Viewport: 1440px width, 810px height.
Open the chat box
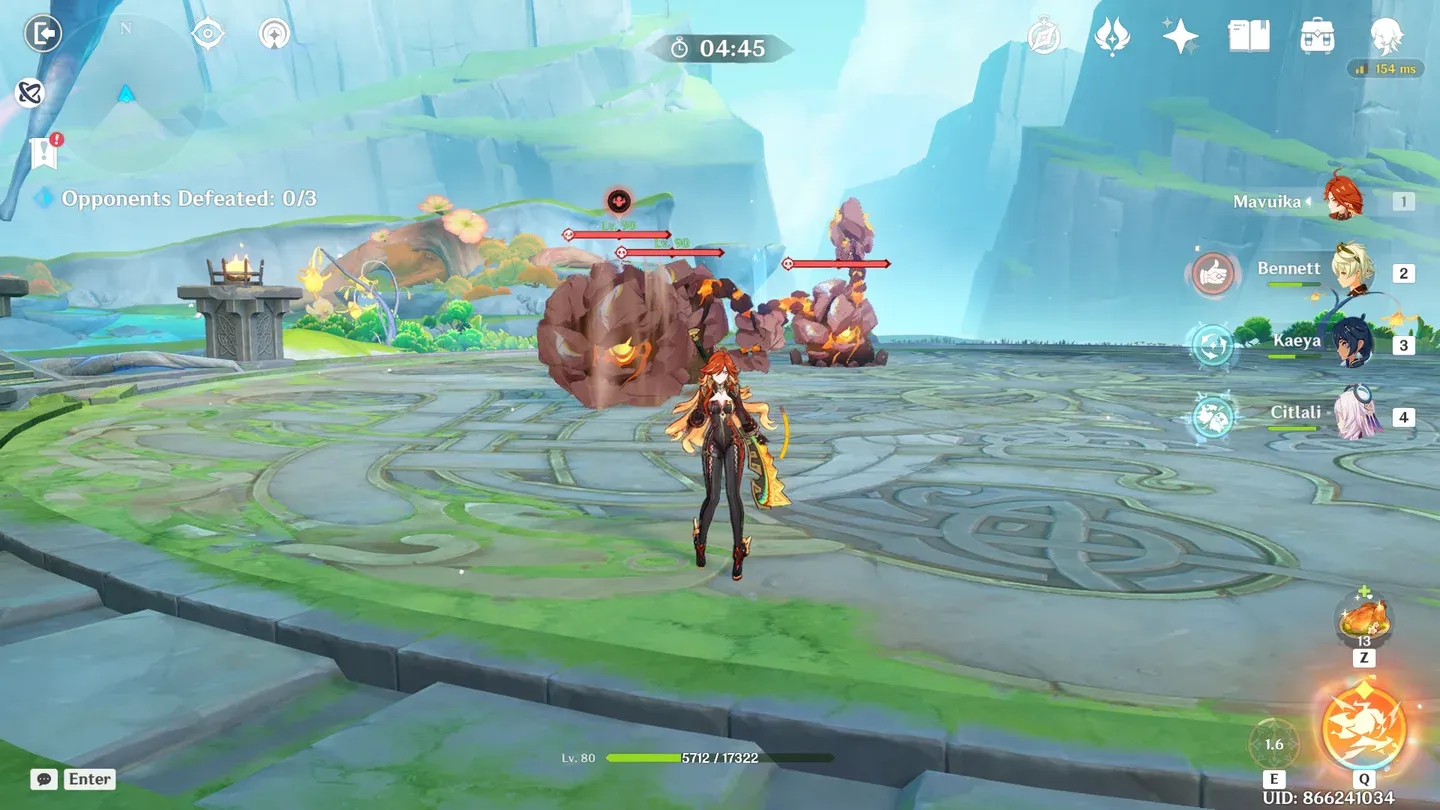pos(43,779)
